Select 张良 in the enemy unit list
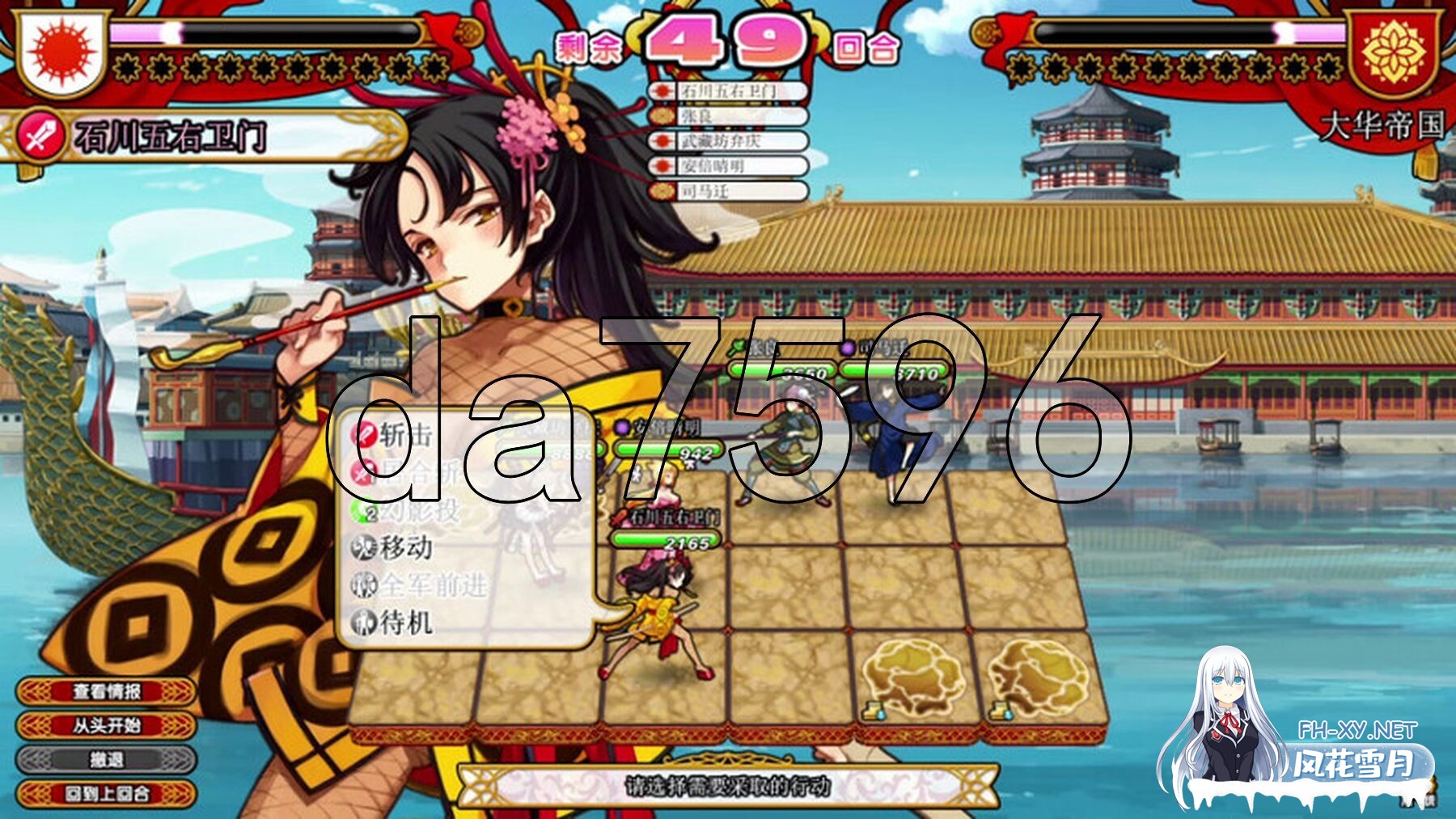The image size is (1456, 819). point(728,116)
